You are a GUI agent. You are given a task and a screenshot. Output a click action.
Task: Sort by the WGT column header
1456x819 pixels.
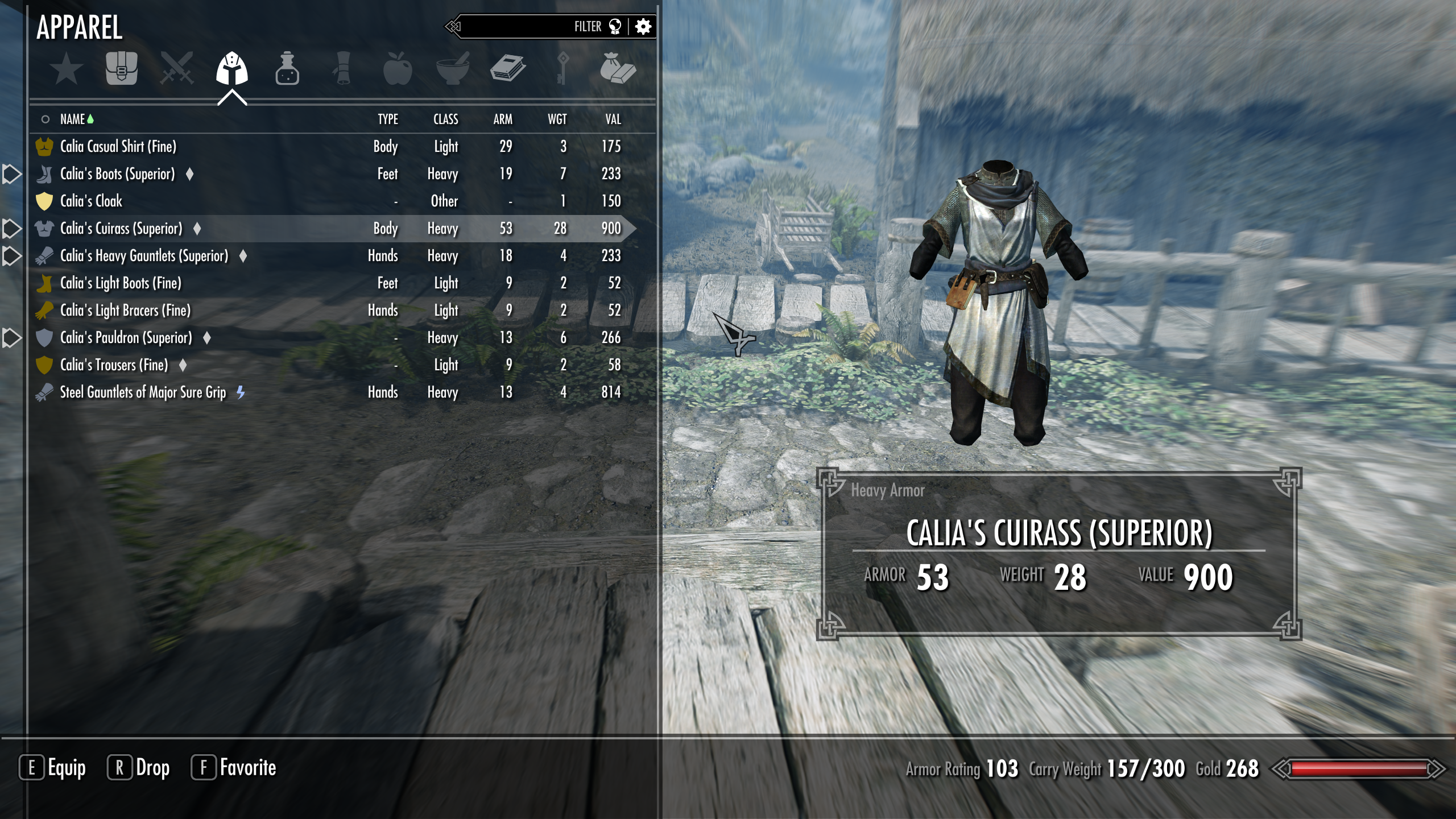click(x=557, y=119)
